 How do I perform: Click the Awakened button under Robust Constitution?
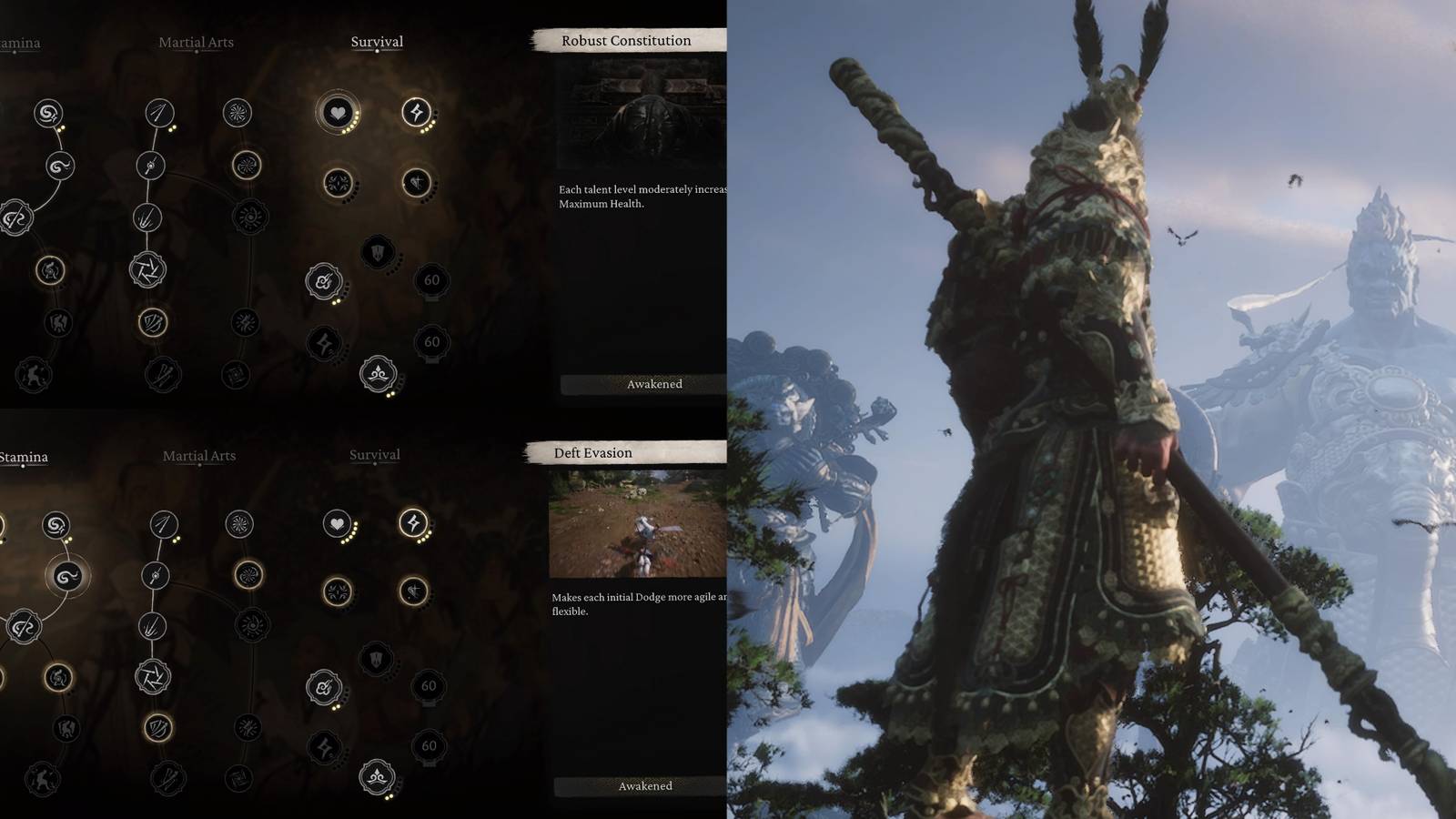pyautogui.click(x=653, y=384)
